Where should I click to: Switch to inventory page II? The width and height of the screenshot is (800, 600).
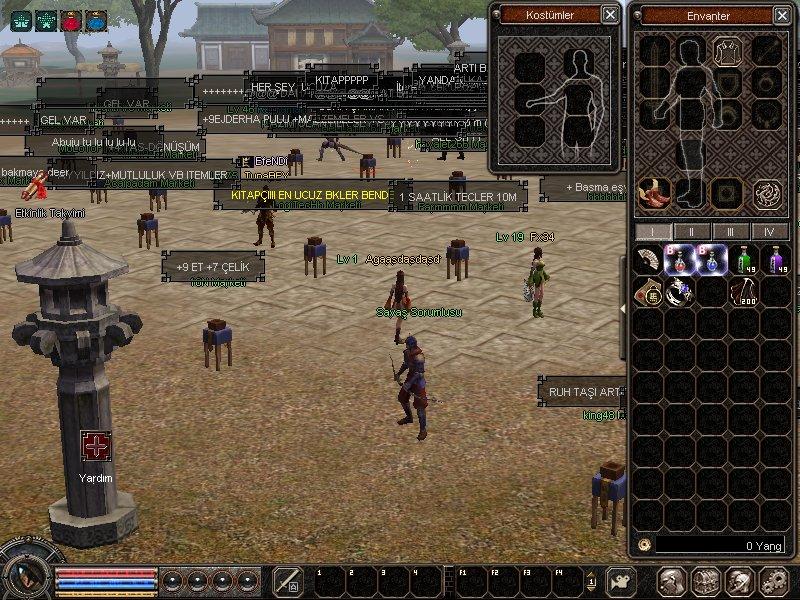click(690, 231)
